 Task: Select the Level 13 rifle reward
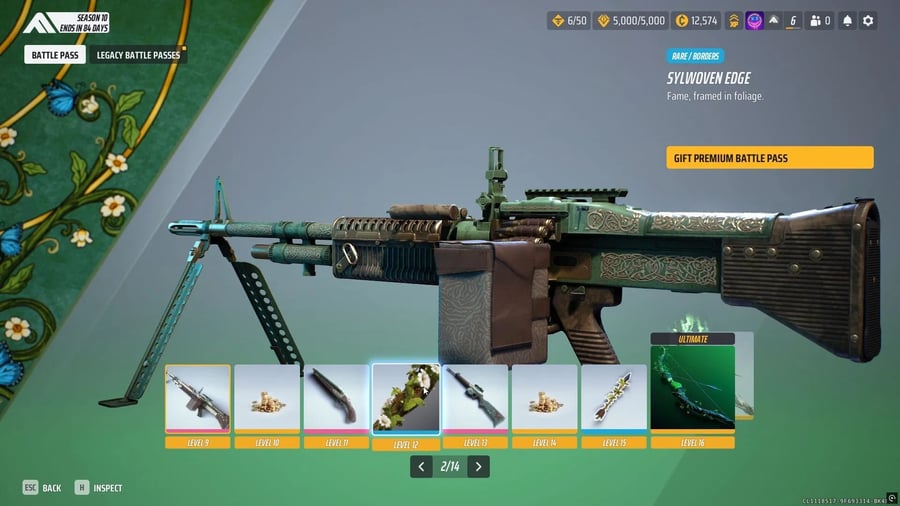point(475,399)
